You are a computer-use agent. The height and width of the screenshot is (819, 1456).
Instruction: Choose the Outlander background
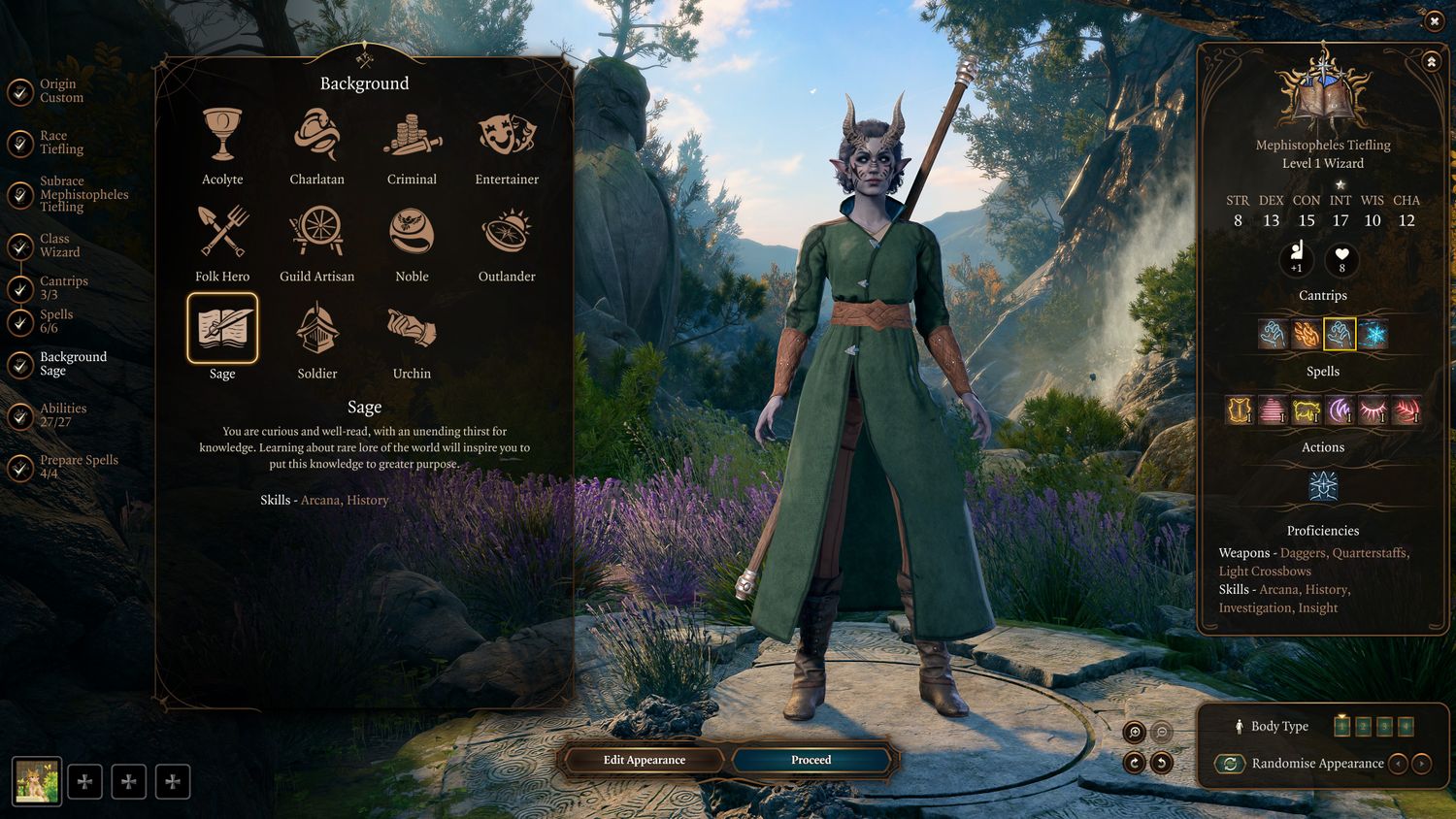click(x=507, y=232)
